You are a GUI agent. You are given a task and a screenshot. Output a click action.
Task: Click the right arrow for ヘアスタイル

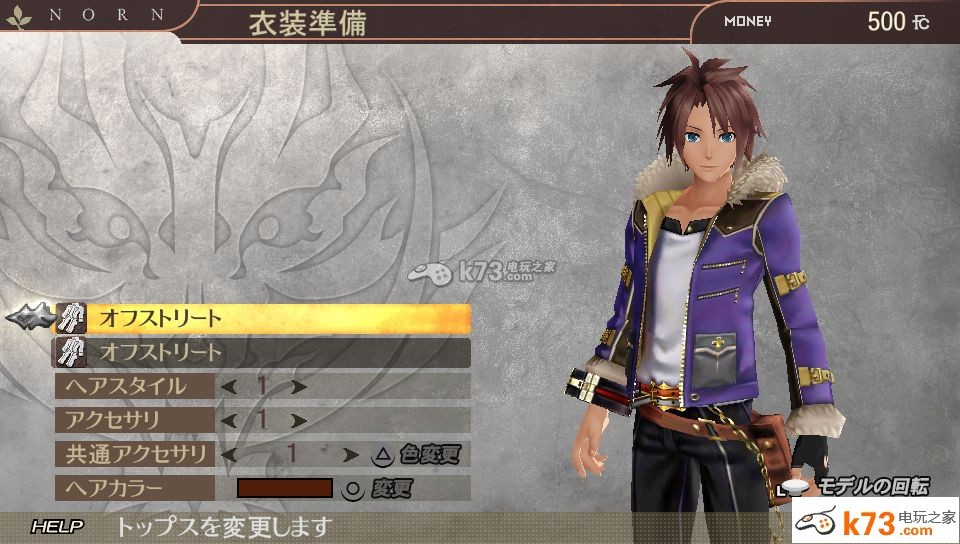(297, 386)
